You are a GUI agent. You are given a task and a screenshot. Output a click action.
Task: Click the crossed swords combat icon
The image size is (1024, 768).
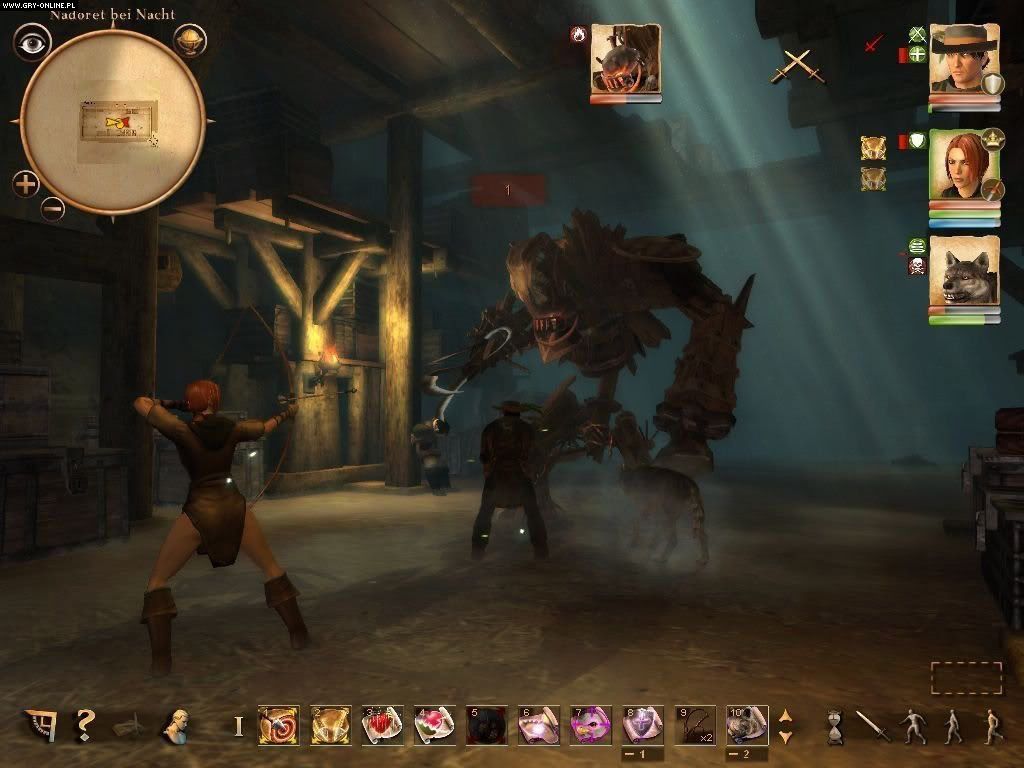[x=796, y=66]
